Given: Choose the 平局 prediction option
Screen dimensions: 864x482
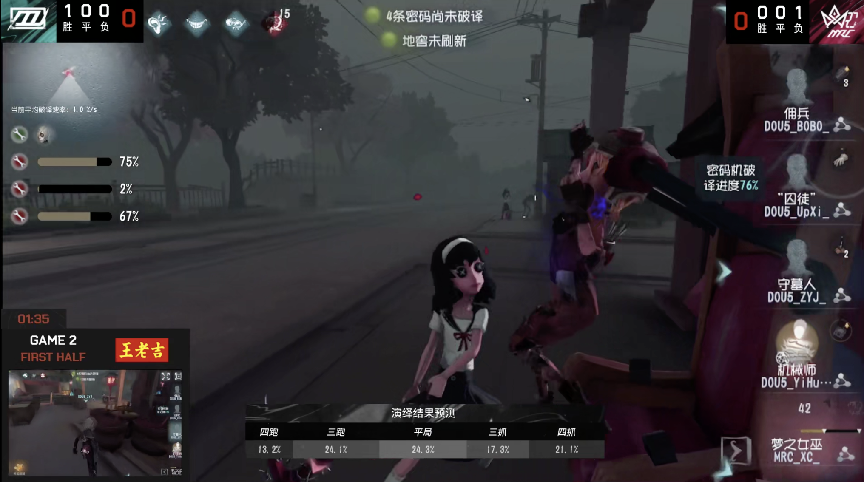Looking at the screenshot, I should pyautogui.click(x=423, y=442).
